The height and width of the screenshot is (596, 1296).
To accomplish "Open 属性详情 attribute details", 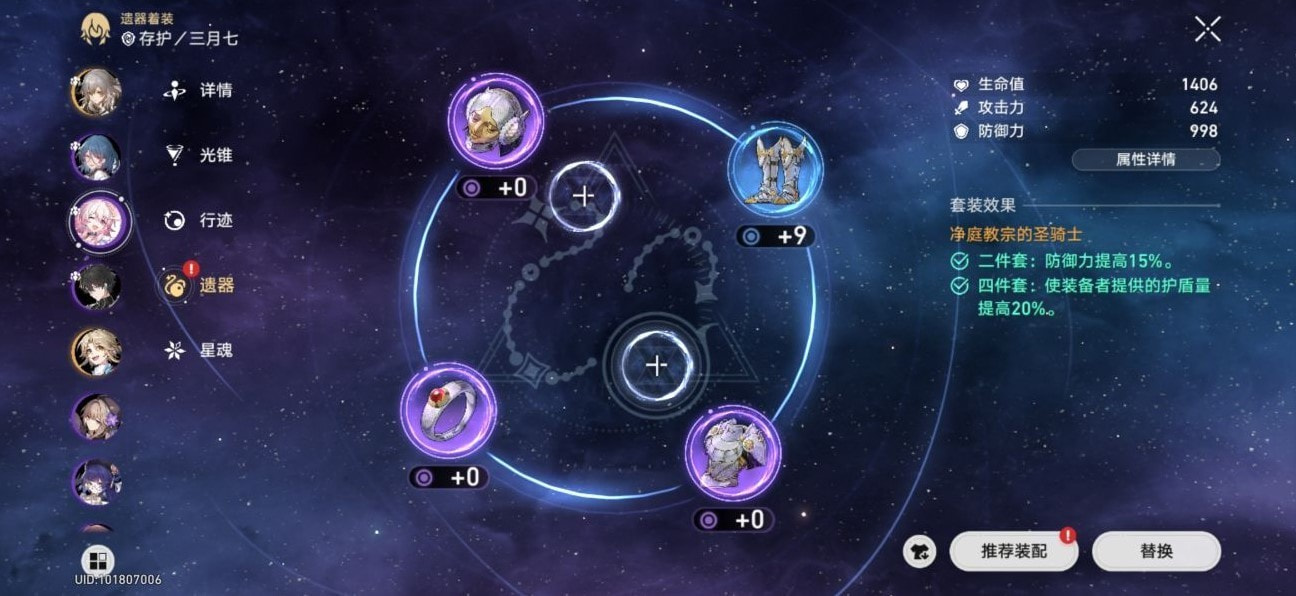I will pyautogui.click(x=1145, y=159).
